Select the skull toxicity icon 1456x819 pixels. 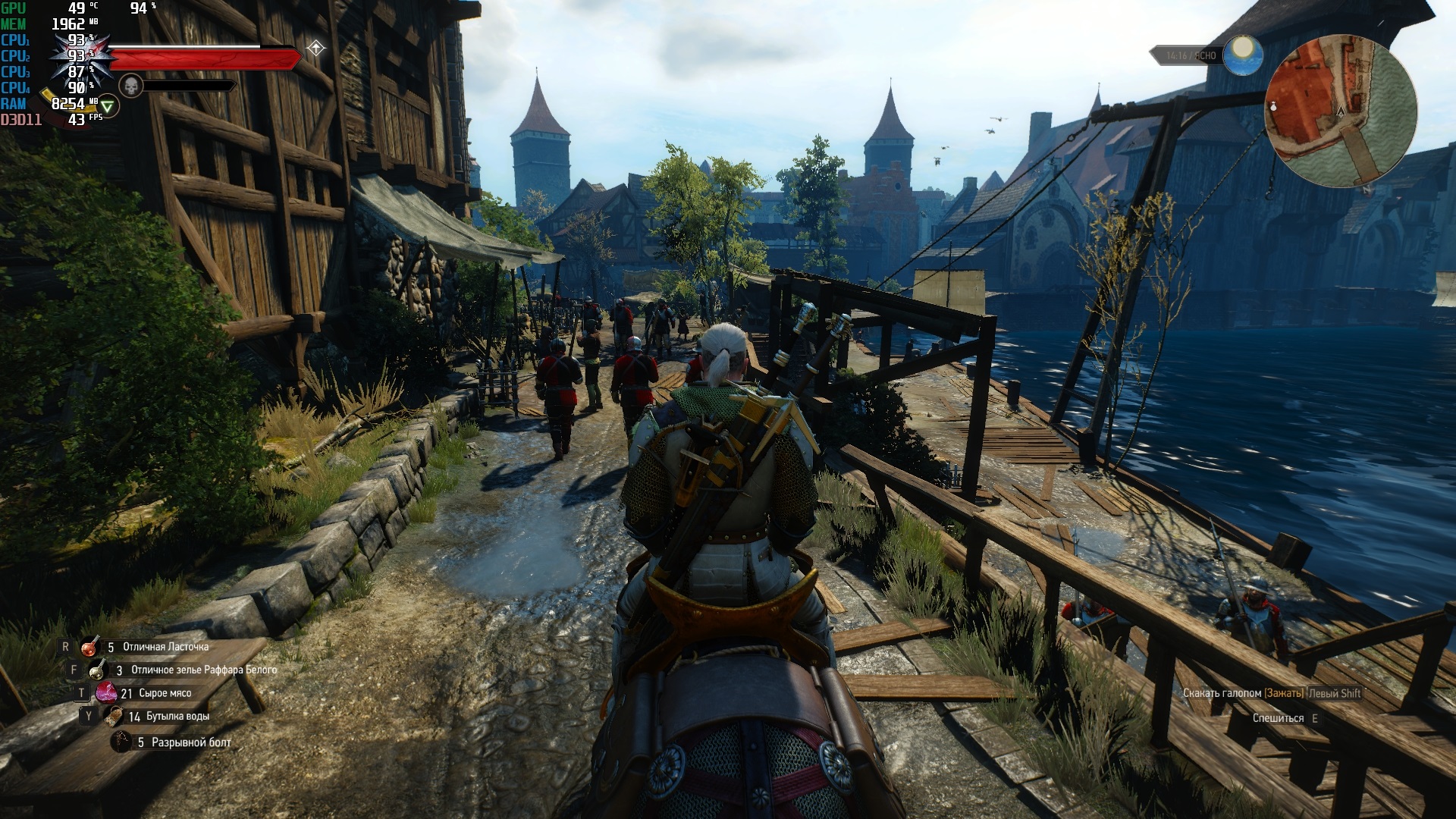(x=131, y=86)
